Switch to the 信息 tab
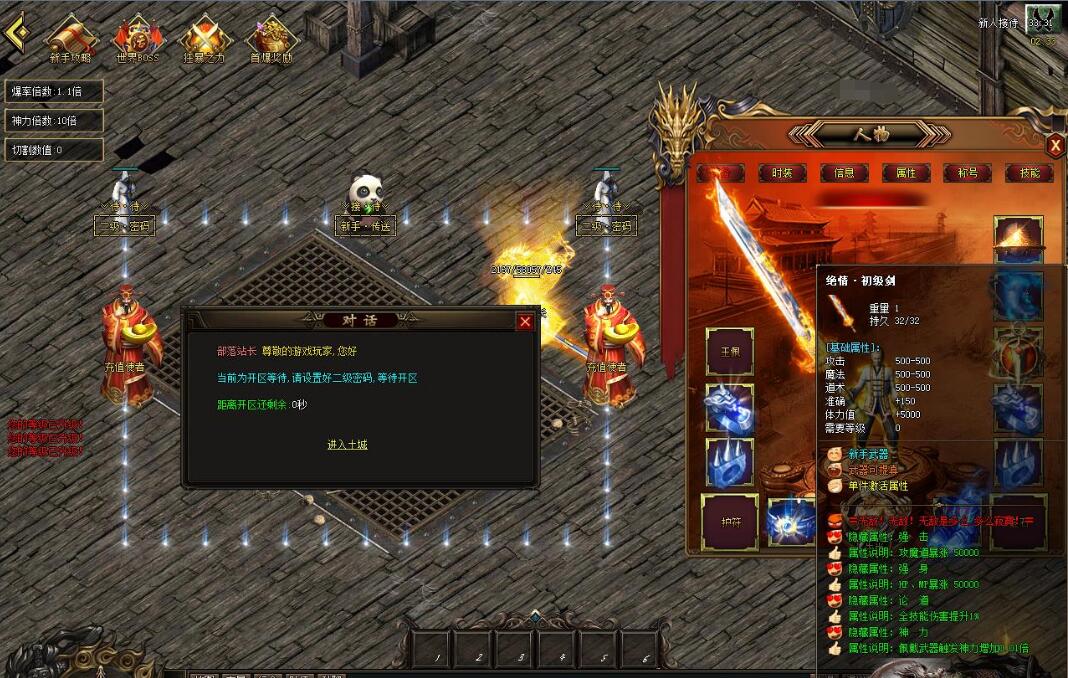The height and width of the screenshot is (678, 1068). coord(844,173)
